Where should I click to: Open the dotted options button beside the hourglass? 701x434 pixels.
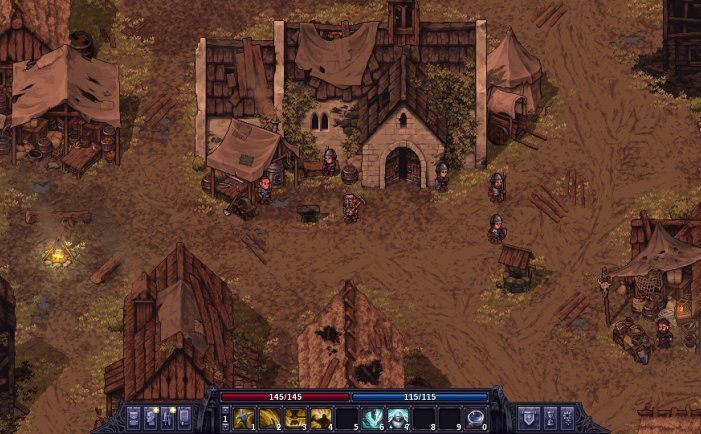point(566,417)
